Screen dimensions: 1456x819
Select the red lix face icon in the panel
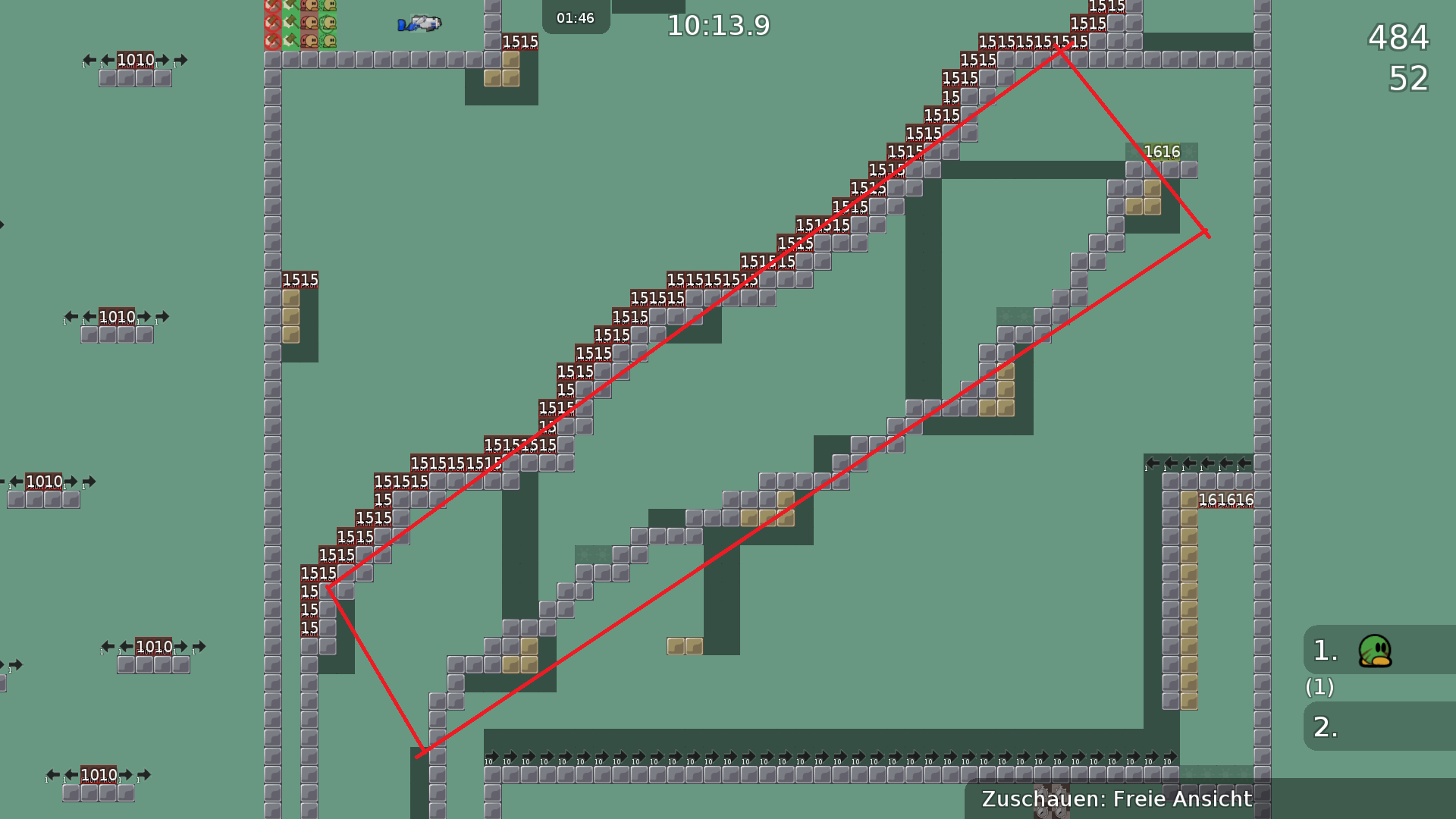[310, 23]
